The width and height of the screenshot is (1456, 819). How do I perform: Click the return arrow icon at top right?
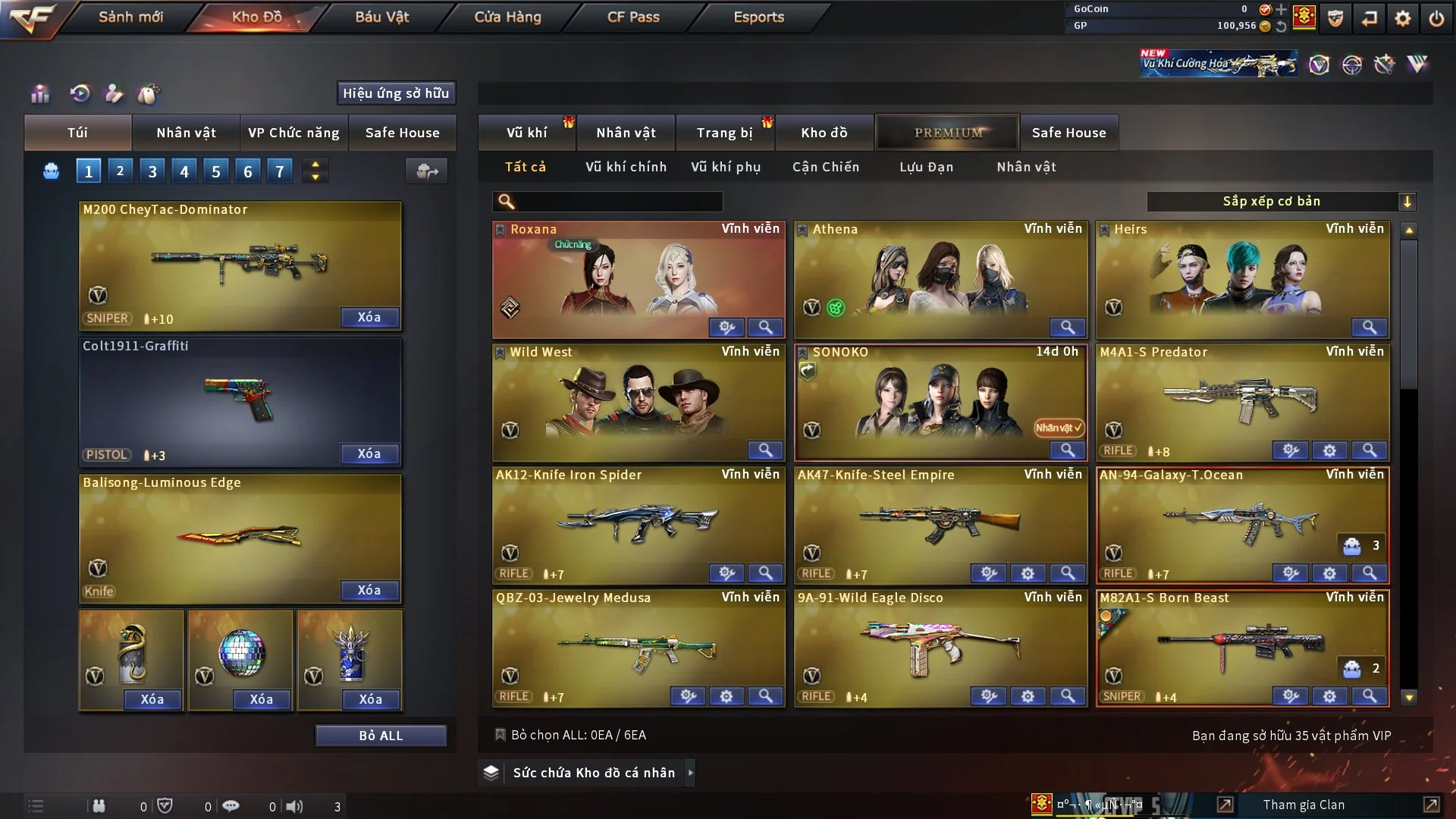[x=1369, y=17]
